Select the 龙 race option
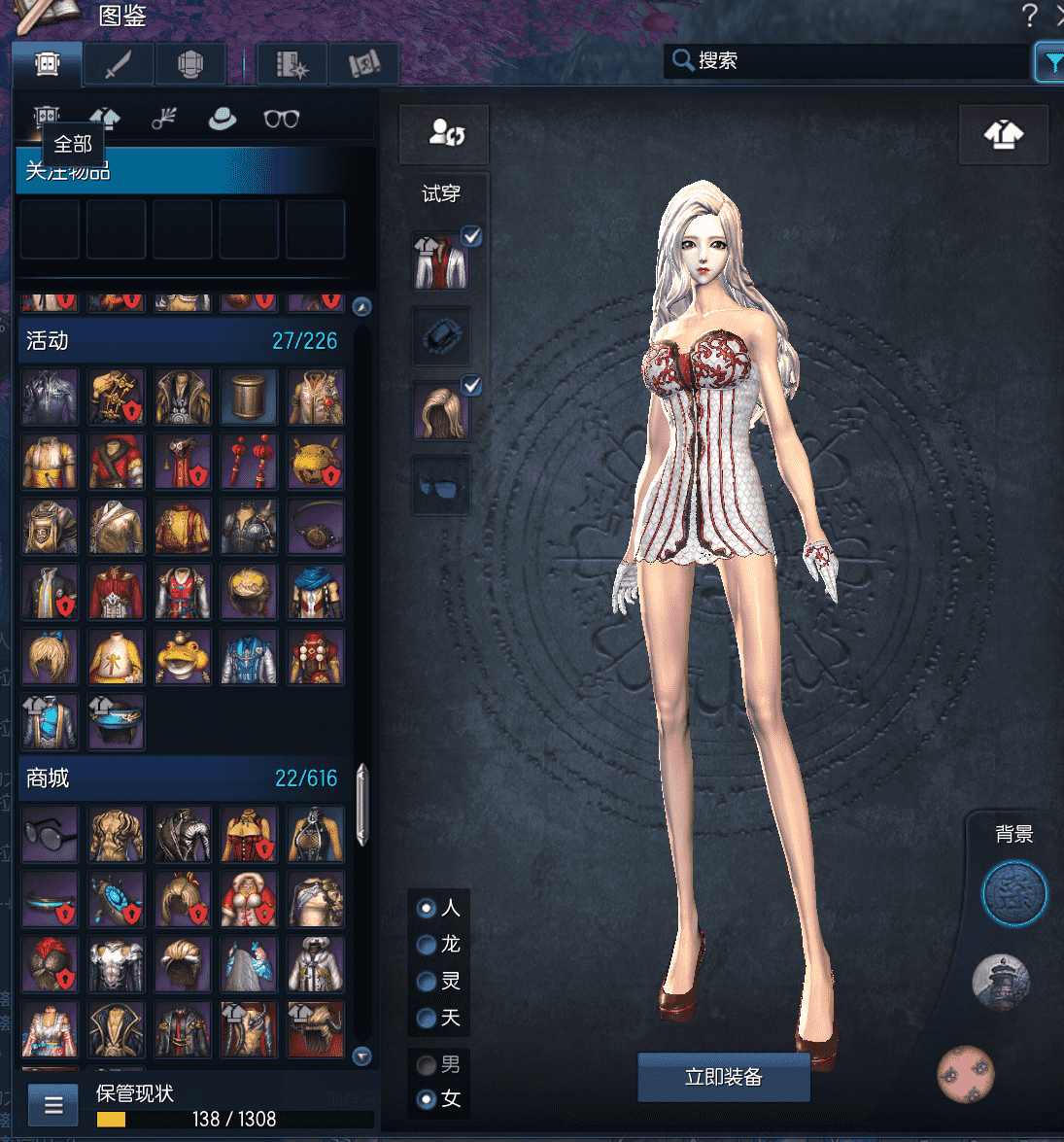The width and height of the screenshot is (1064, 1142). pyautogui.click(x=427, y=945)
